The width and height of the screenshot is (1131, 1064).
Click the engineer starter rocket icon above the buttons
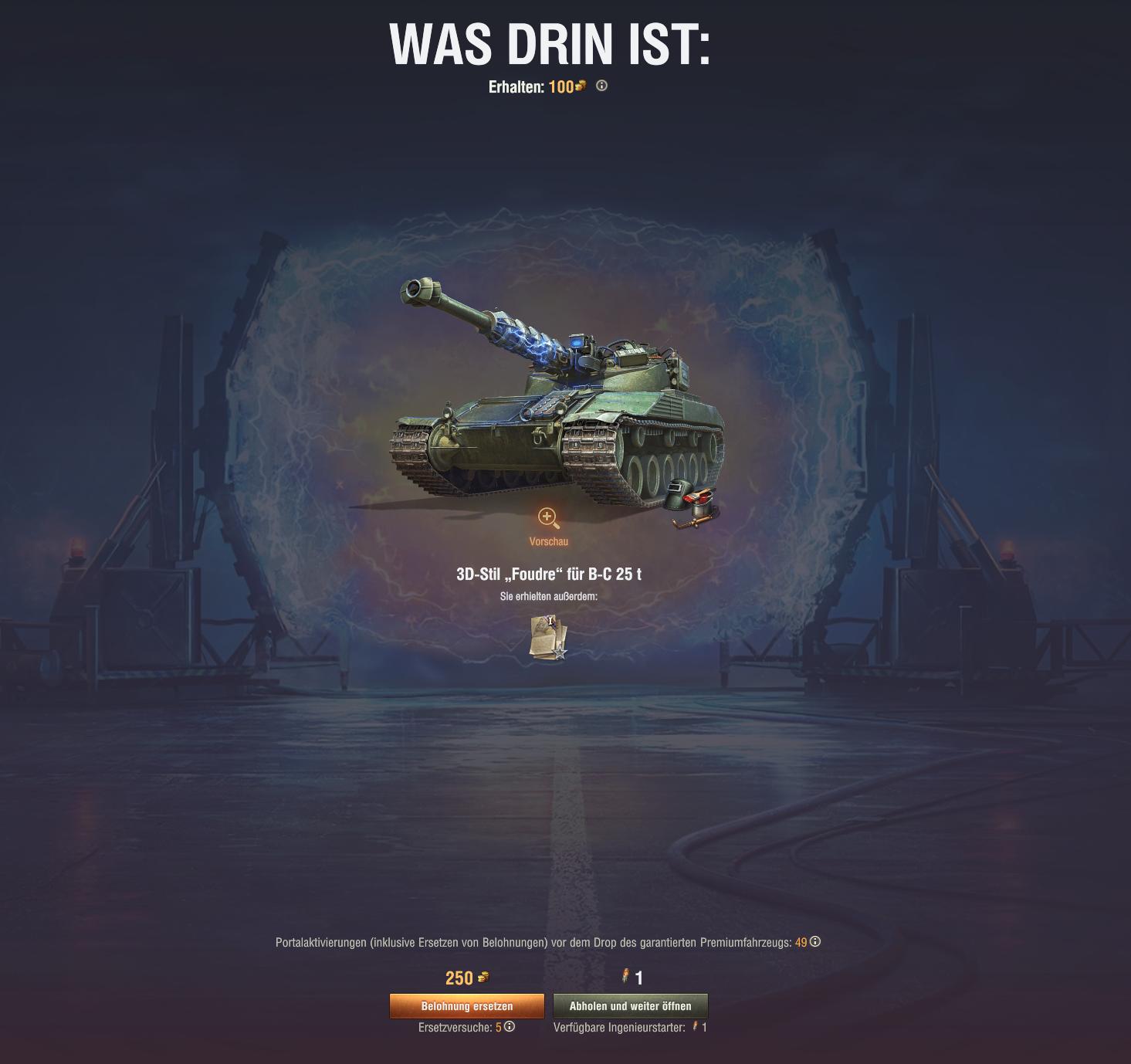click(x=625, y=977)
